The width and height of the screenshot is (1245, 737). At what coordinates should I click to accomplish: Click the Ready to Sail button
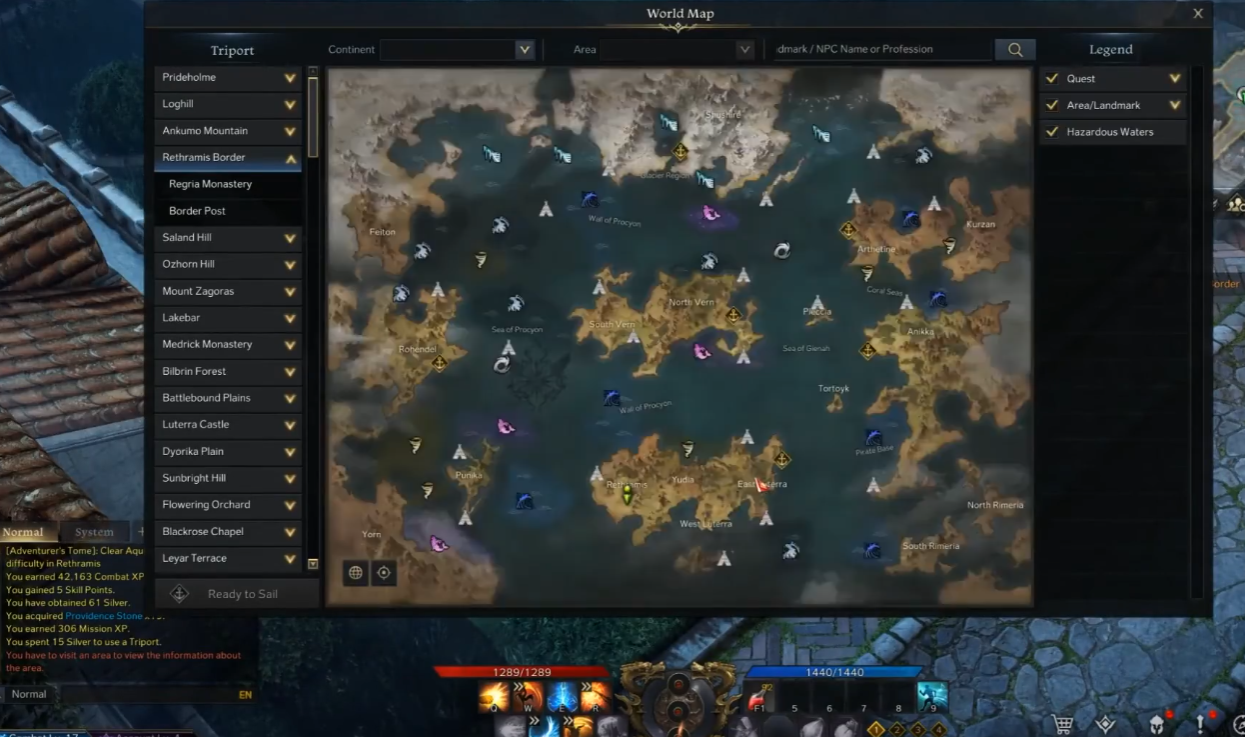pos(237,594)
